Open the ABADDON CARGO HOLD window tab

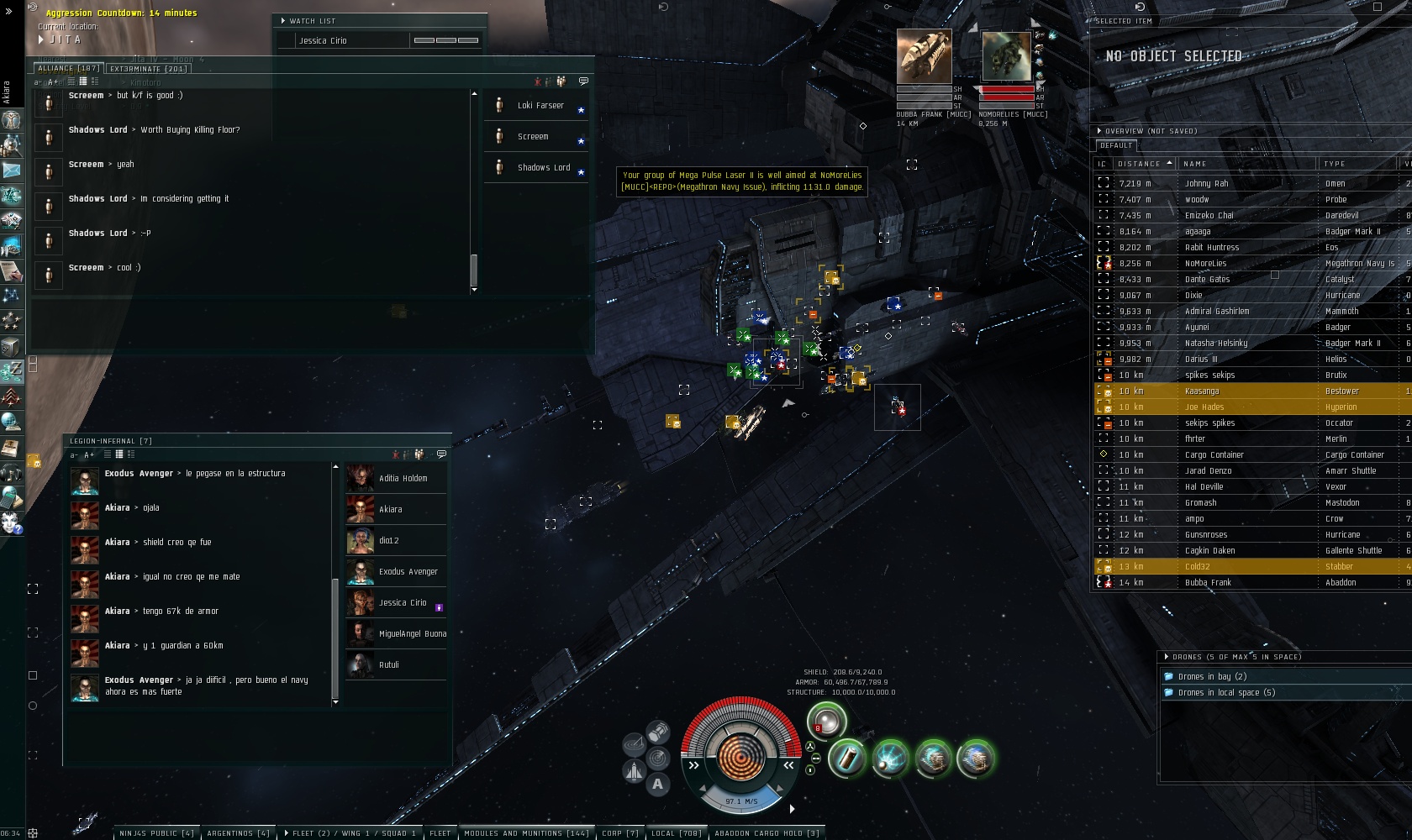point(766,833)
